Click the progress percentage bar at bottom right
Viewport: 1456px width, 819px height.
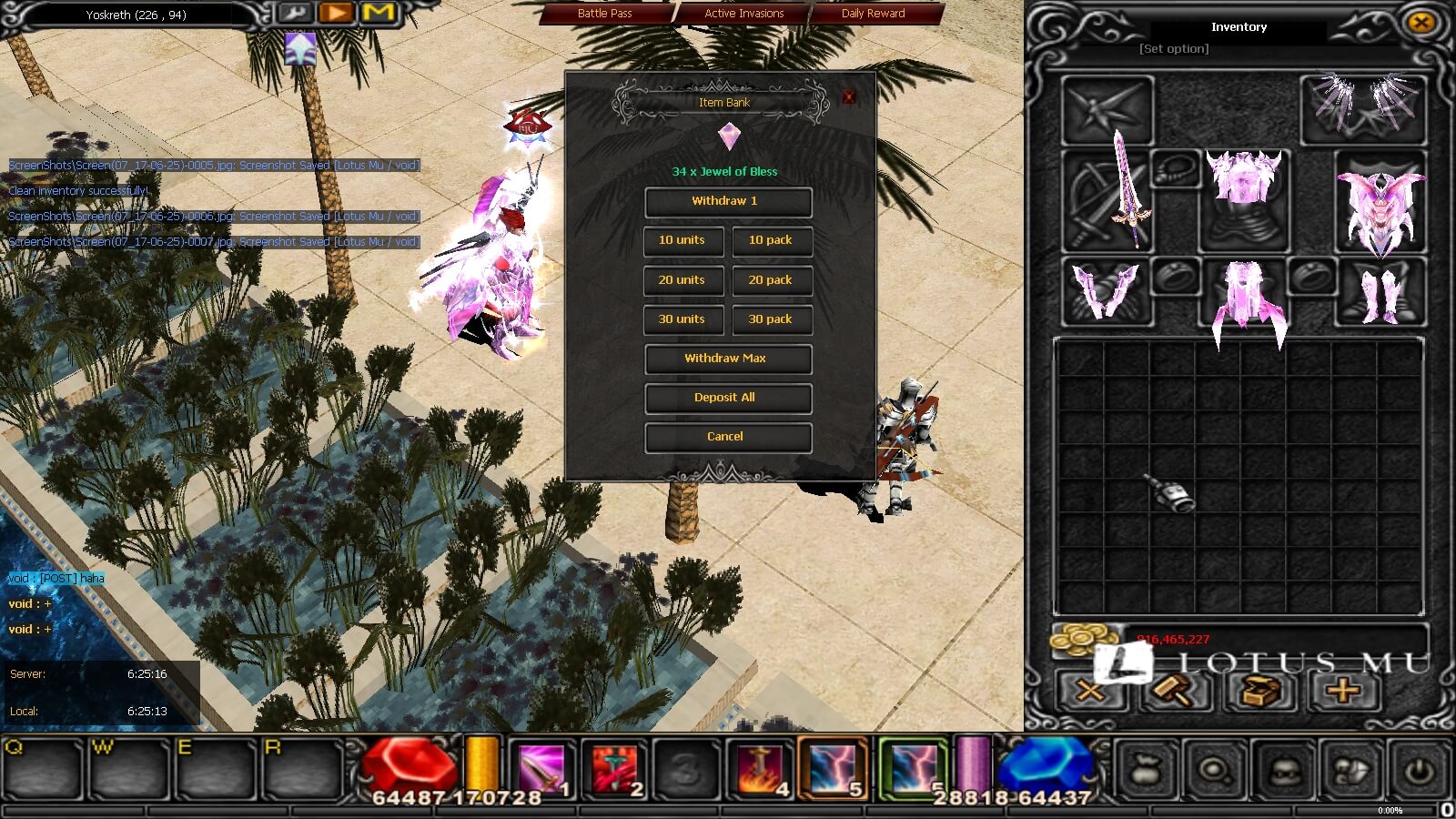(x=1390, y=810)
